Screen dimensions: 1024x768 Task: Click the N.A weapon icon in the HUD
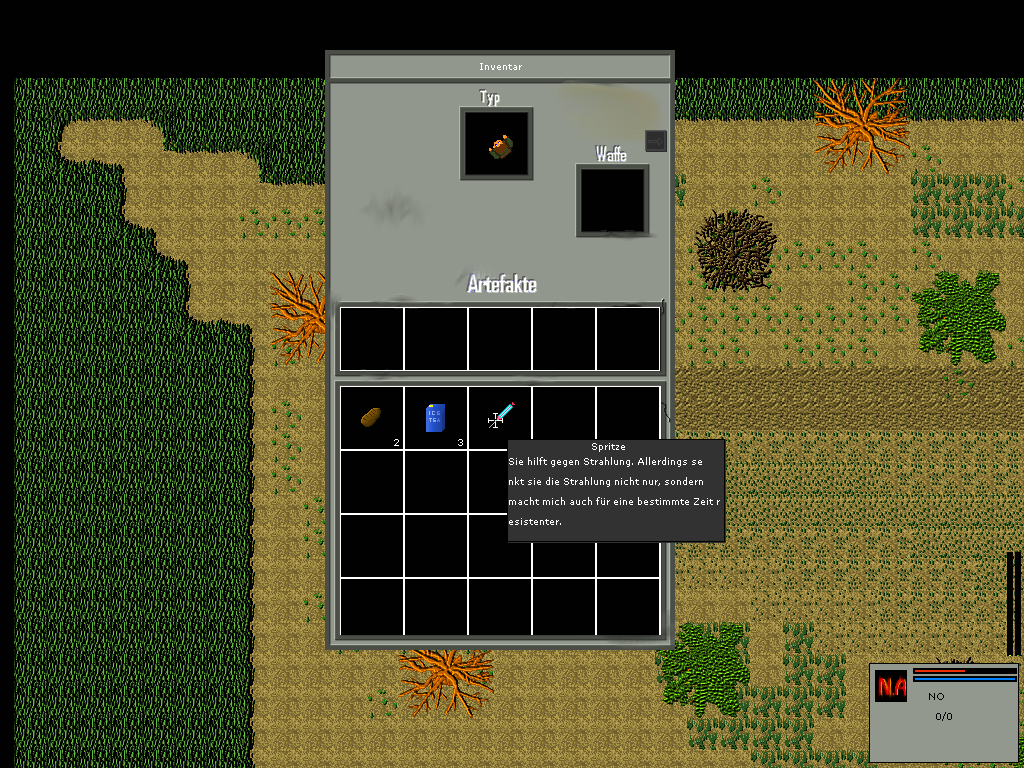(x=891, y=686)
